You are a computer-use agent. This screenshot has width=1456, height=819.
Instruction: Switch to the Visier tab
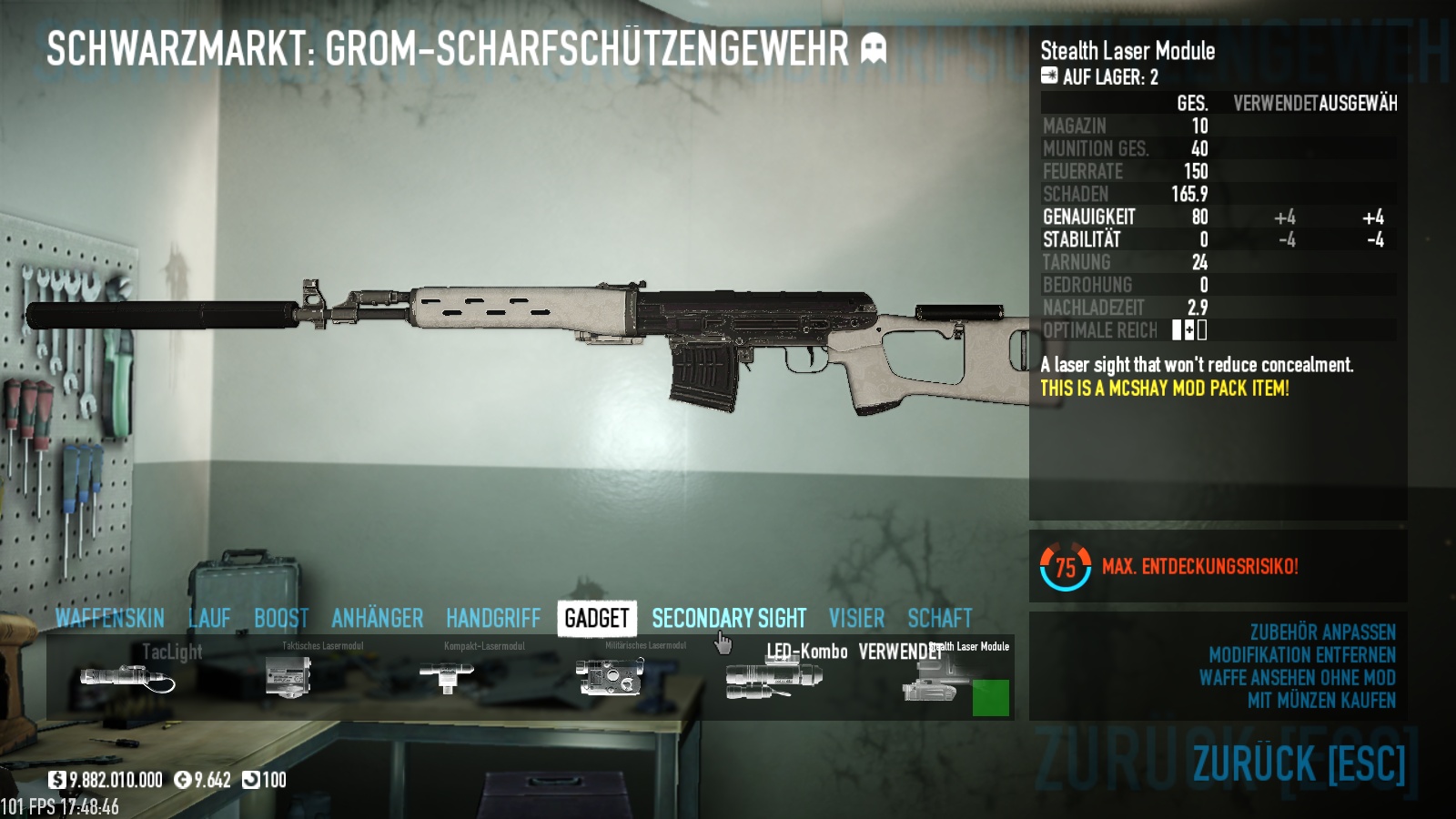coord(856,619)
